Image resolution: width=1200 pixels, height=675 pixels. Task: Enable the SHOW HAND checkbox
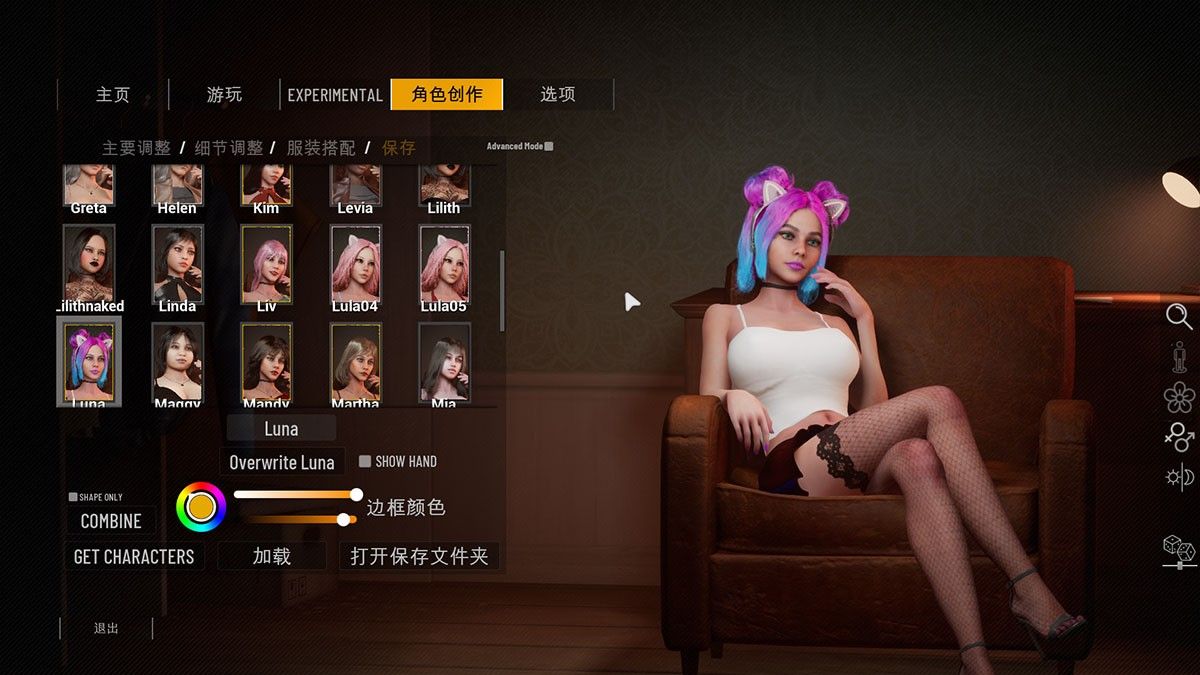click(x=365, y=462)
